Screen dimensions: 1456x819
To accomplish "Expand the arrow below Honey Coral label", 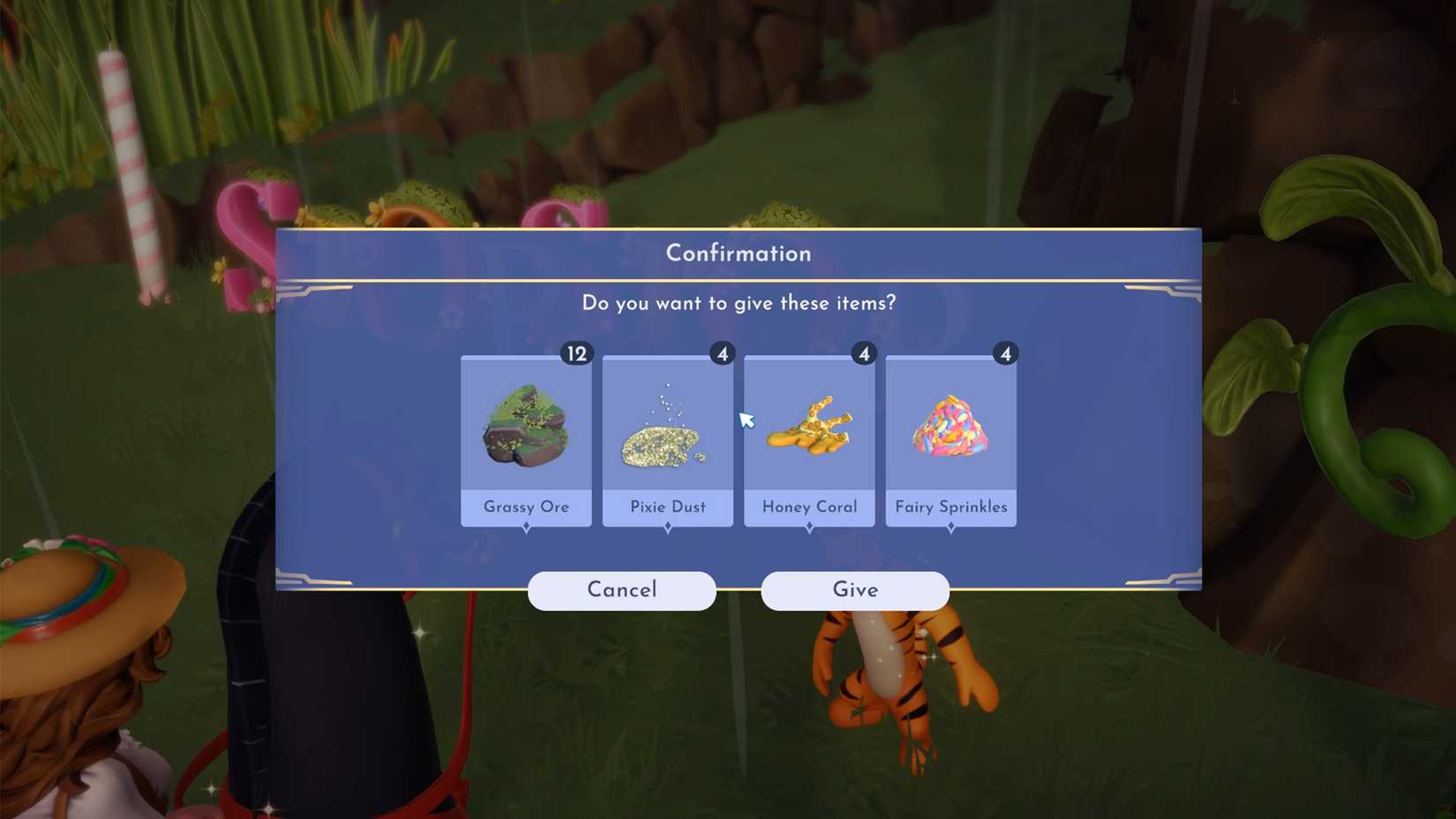I will coord(809,527).
